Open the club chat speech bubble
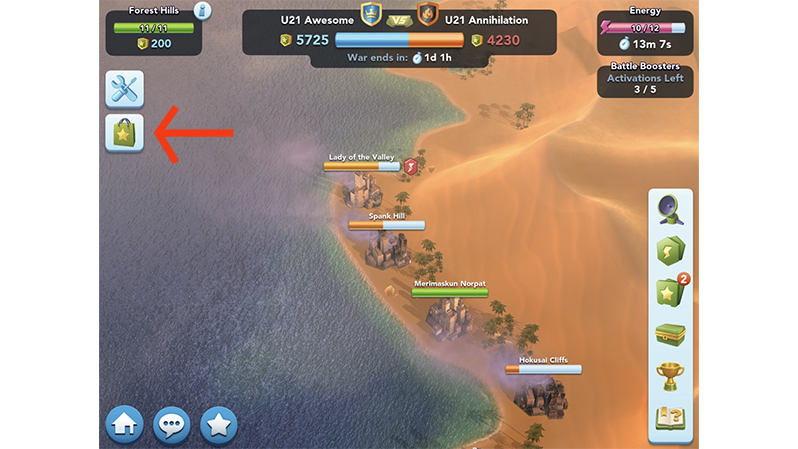 [172, 424]
